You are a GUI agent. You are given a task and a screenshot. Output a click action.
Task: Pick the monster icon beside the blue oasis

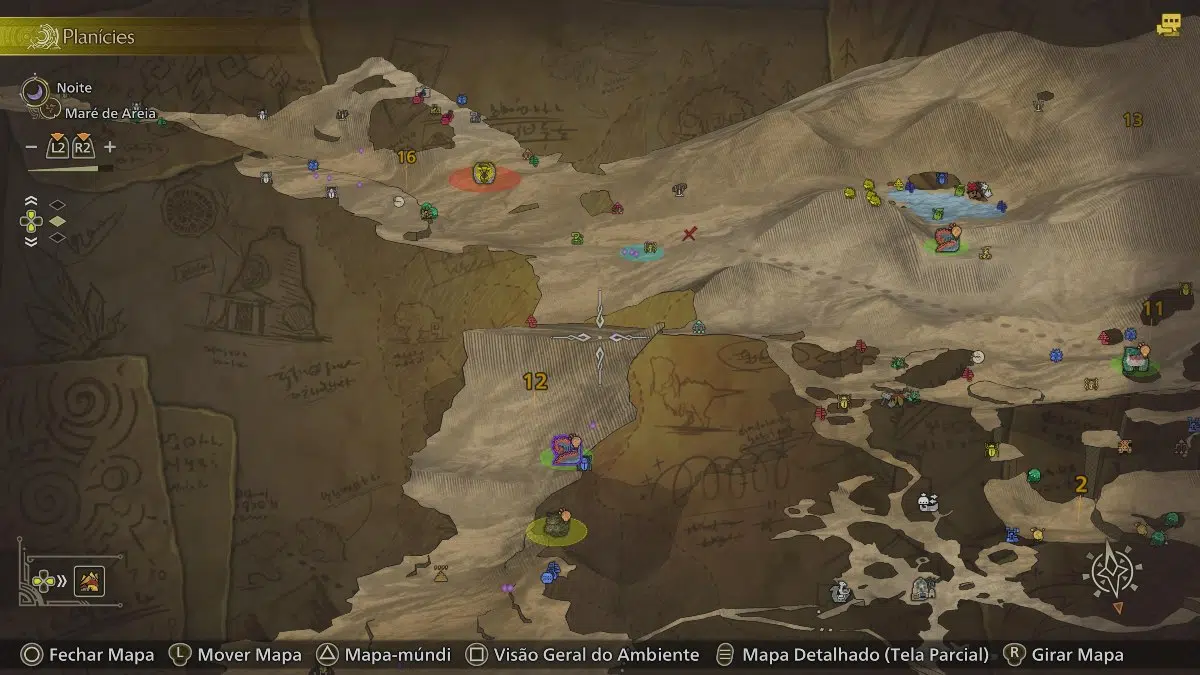[946, 239]
